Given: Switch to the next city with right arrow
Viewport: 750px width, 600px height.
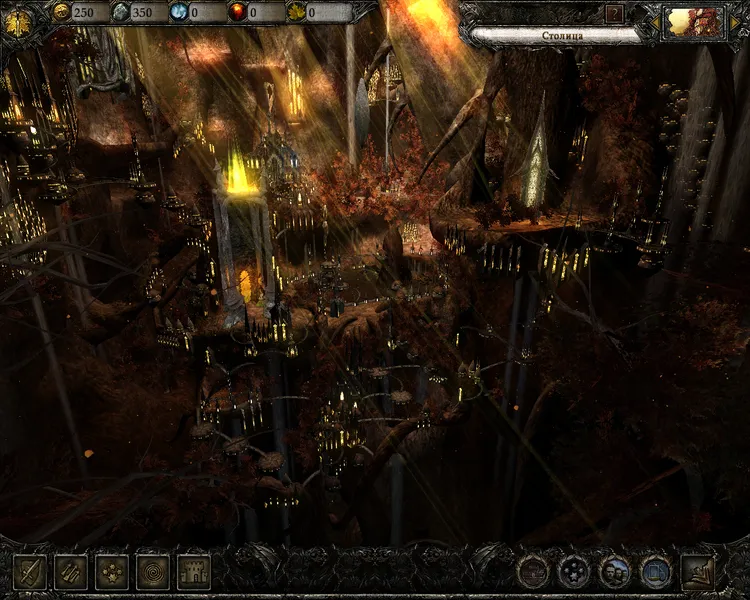Looking at the screenshot, I should tap(733, 22).
